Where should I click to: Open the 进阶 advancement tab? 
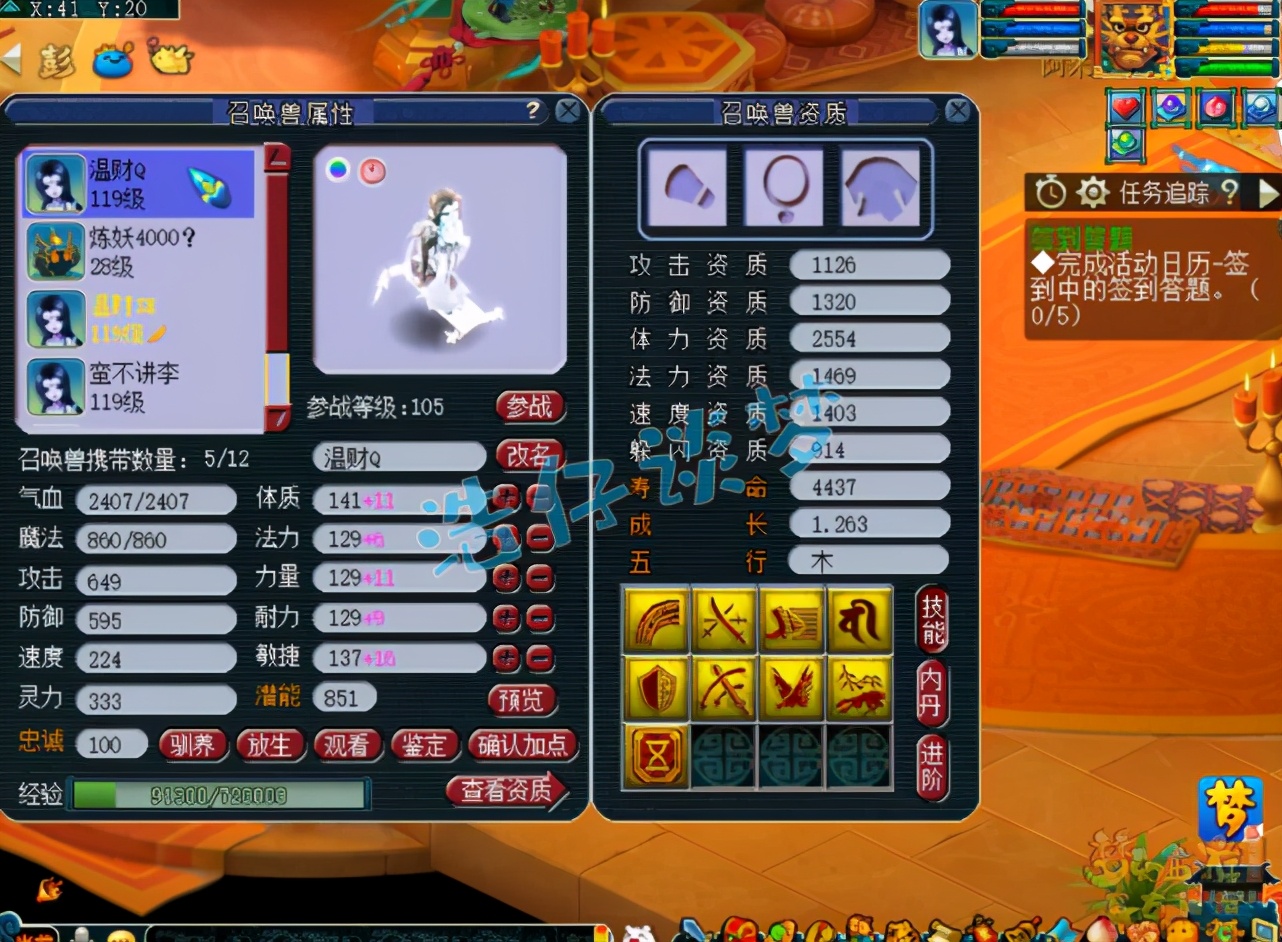click(x=932, y=768)
